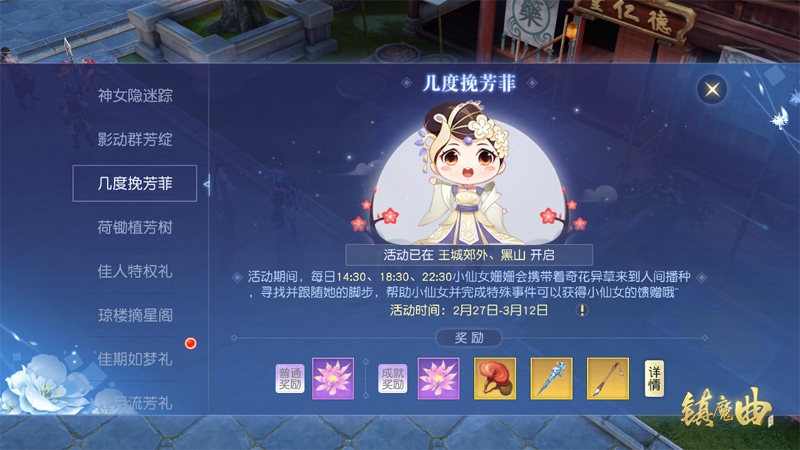The height and width of the screenshot is (450, 800).
Task: Click the exclamation info icon beside event time
Action: coord(582,311)
